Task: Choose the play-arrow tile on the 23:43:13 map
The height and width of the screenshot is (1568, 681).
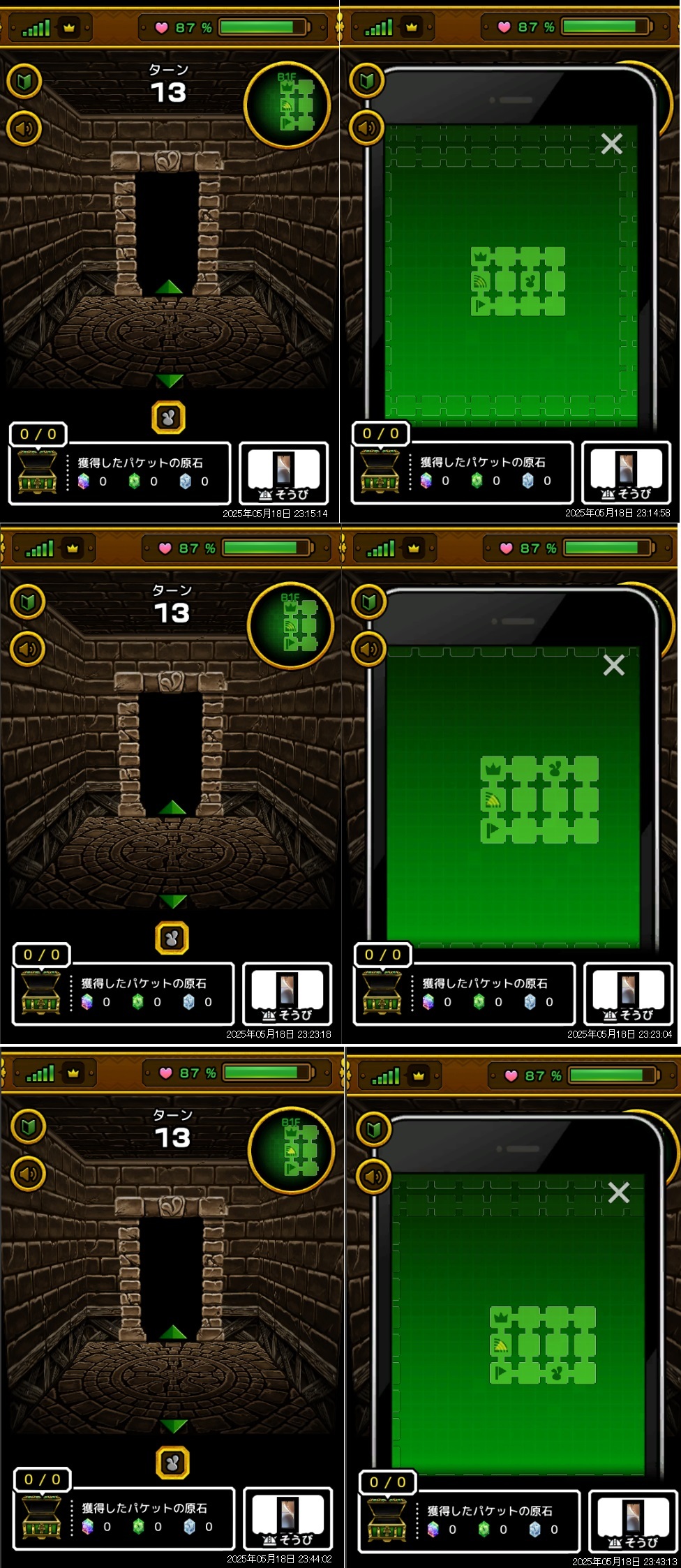Action: click(x=500, y=1373)
